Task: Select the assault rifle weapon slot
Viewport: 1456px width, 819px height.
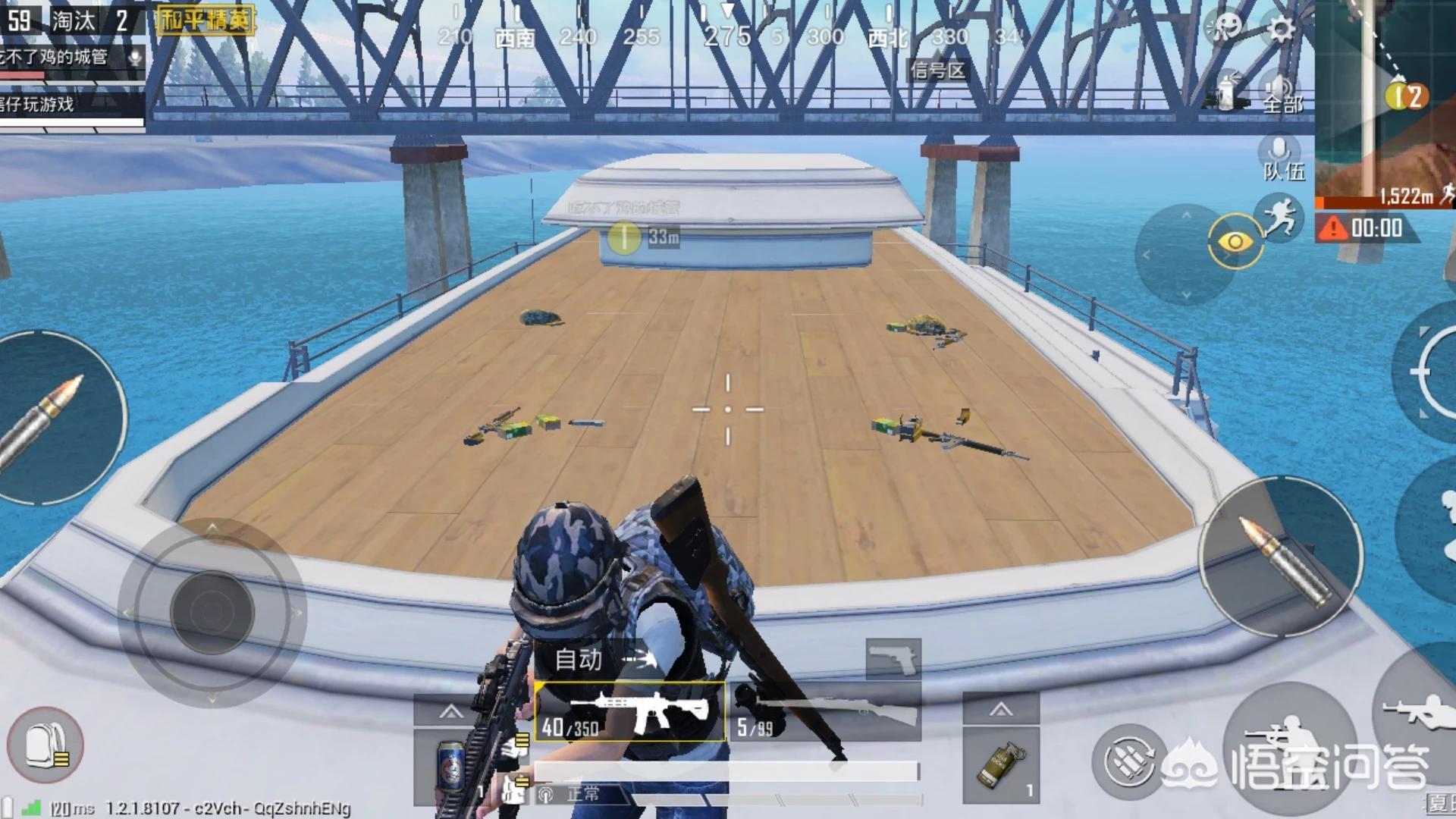Action: (631, 713)
